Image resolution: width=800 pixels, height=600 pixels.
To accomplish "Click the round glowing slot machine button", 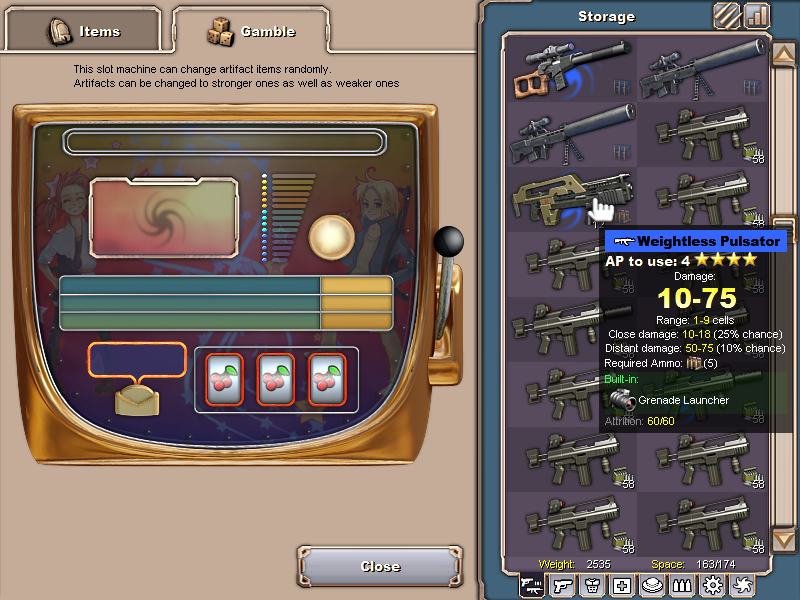I will click(330, 236).
